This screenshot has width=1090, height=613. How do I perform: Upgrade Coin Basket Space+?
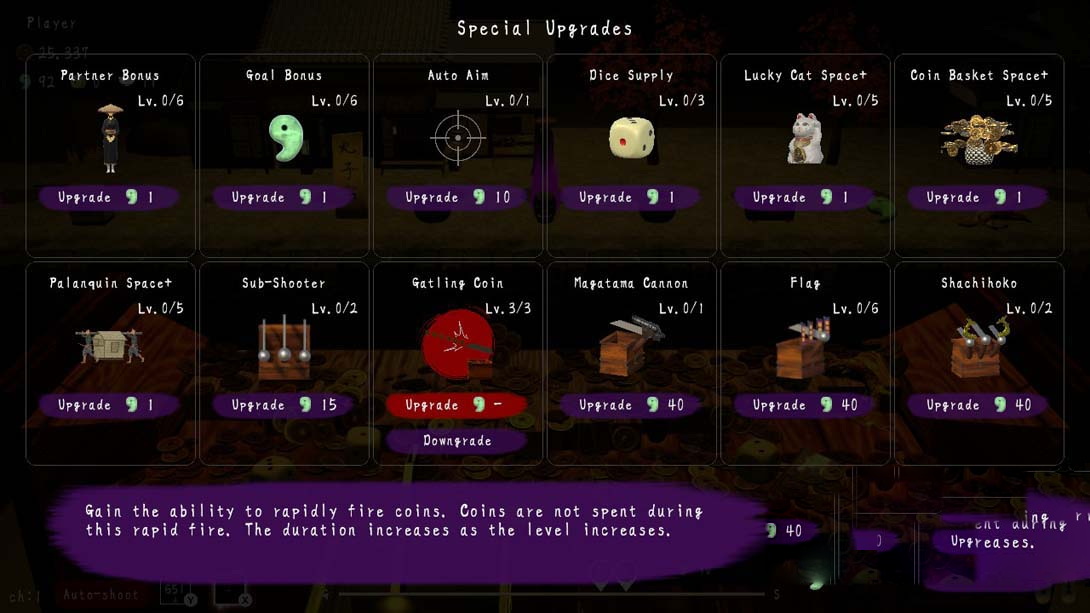(978, 197)
